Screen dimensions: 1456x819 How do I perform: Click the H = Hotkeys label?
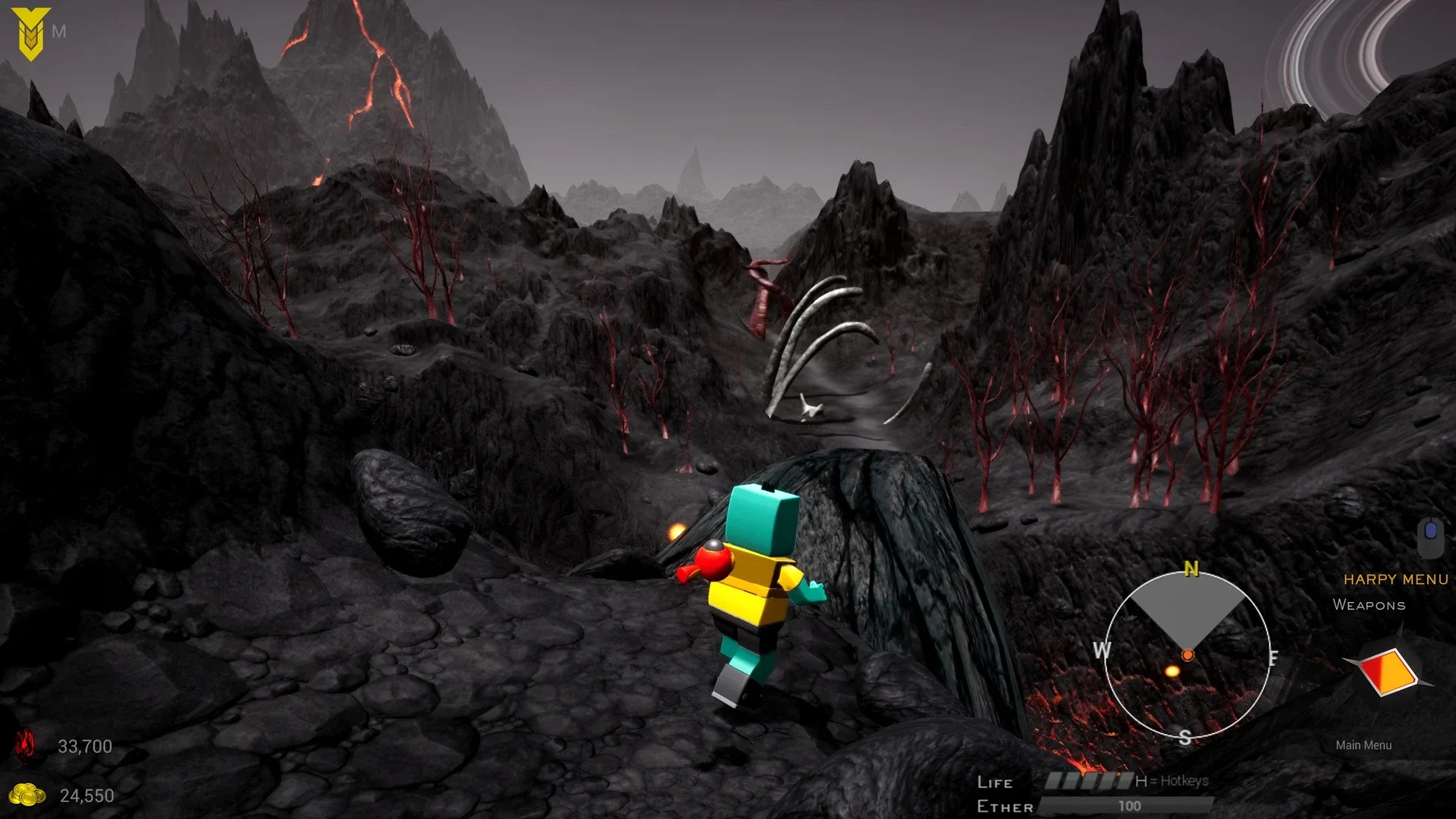[1172, 780]
